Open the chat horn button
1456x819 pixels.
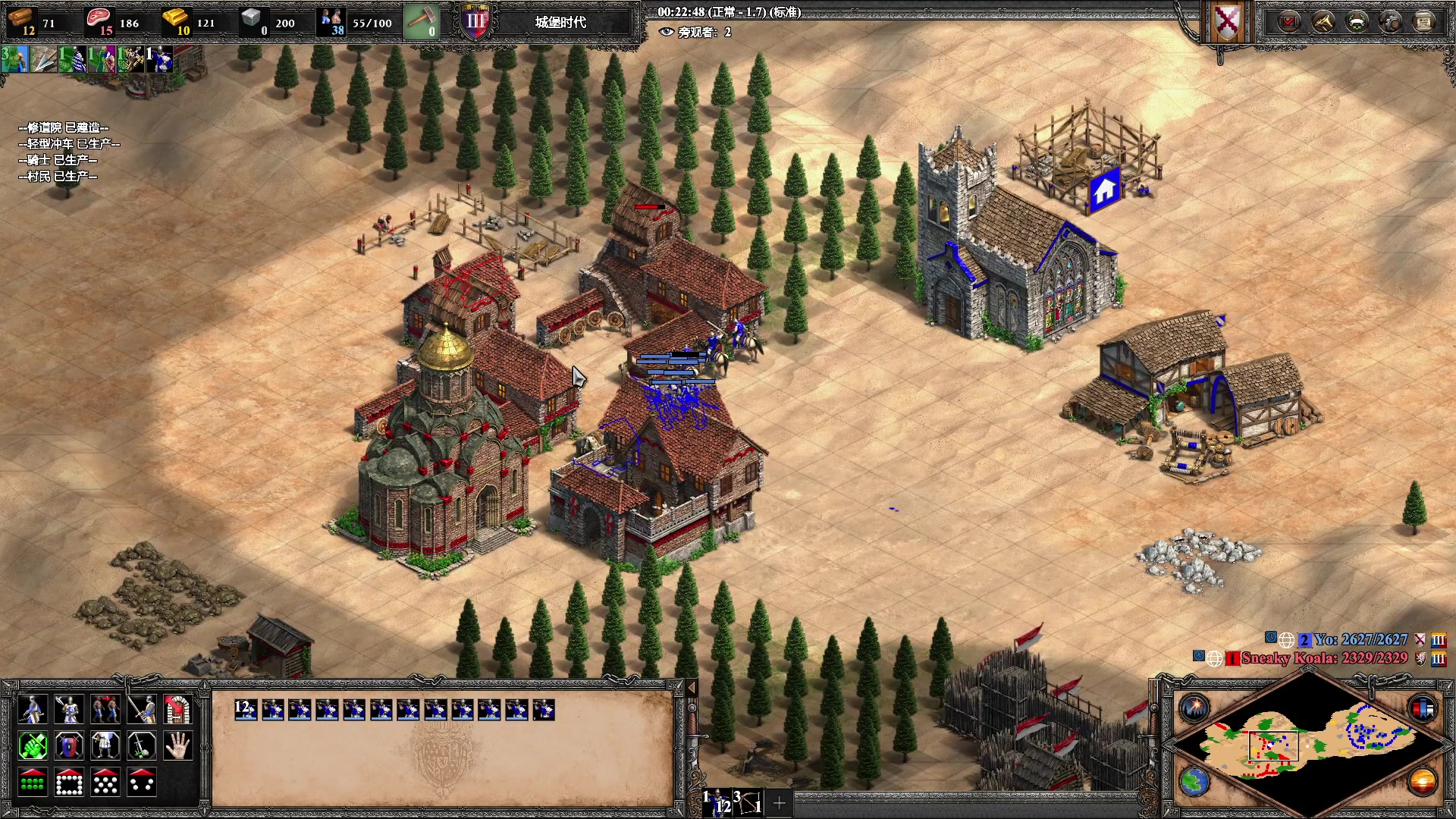click(x=1323, y=22)
